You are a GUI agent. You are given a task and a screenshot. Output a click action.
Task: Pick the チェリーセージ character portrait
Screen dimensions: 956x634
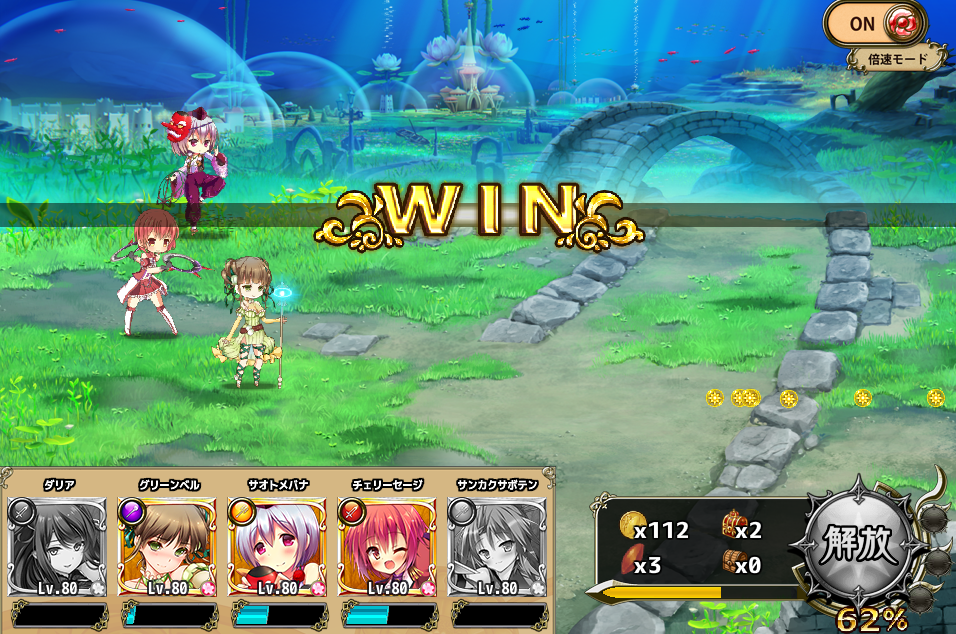coord(388,547)
